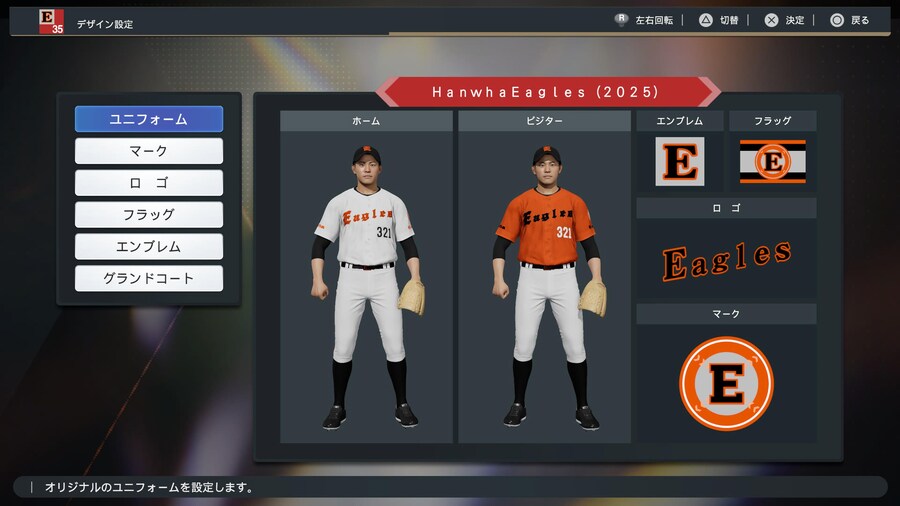Image resolution: width=900 pixels, height=506 pixels.
Task: Select the エンブレム menu entry
Action: coord(148,247)
